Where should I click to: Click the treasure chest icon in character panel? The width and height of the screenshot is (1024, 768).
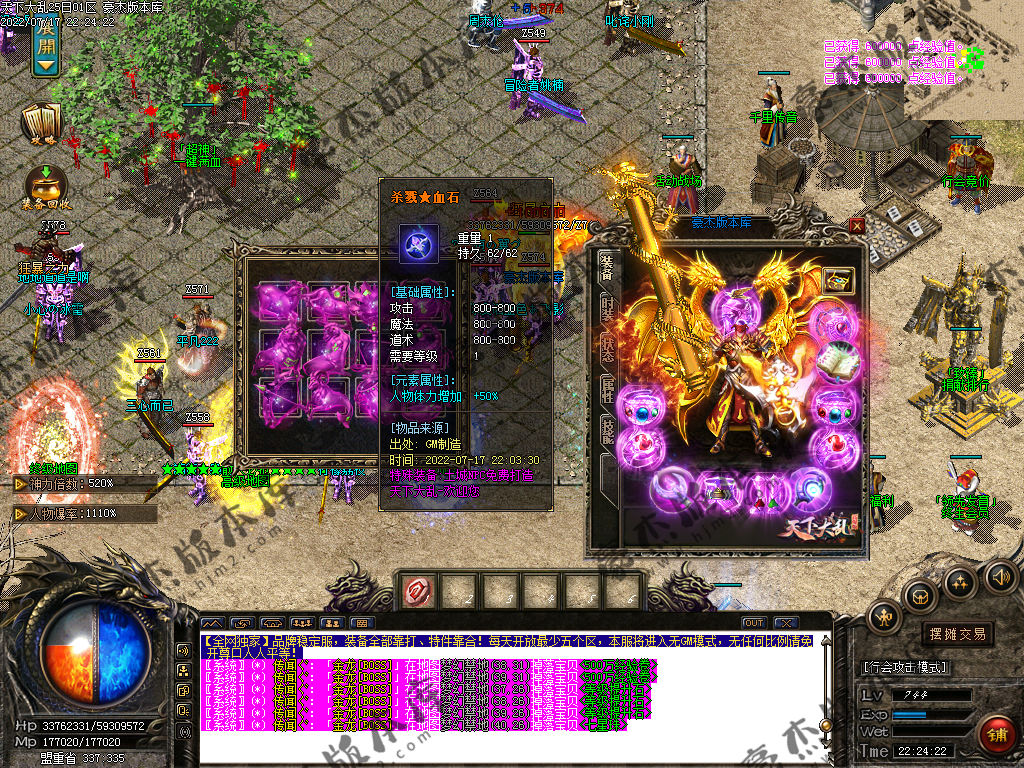pos(838,281)
